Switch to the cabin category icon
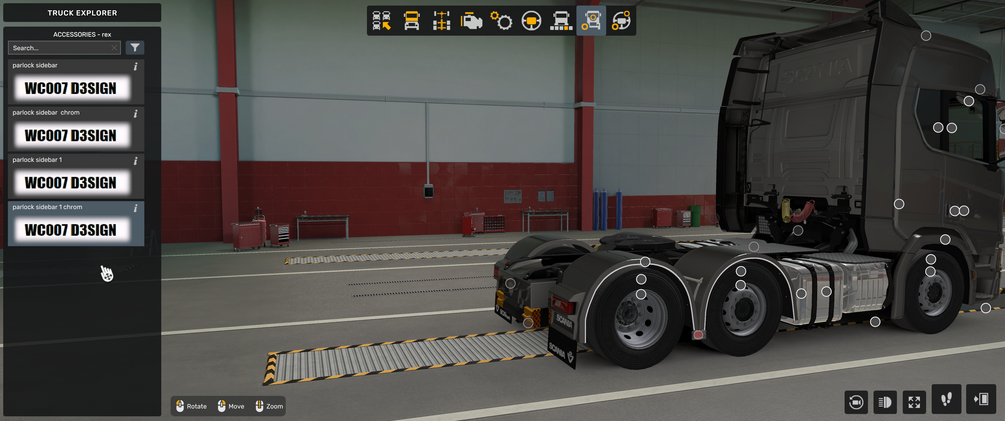1005x421 pixels. tap(411, 20)
